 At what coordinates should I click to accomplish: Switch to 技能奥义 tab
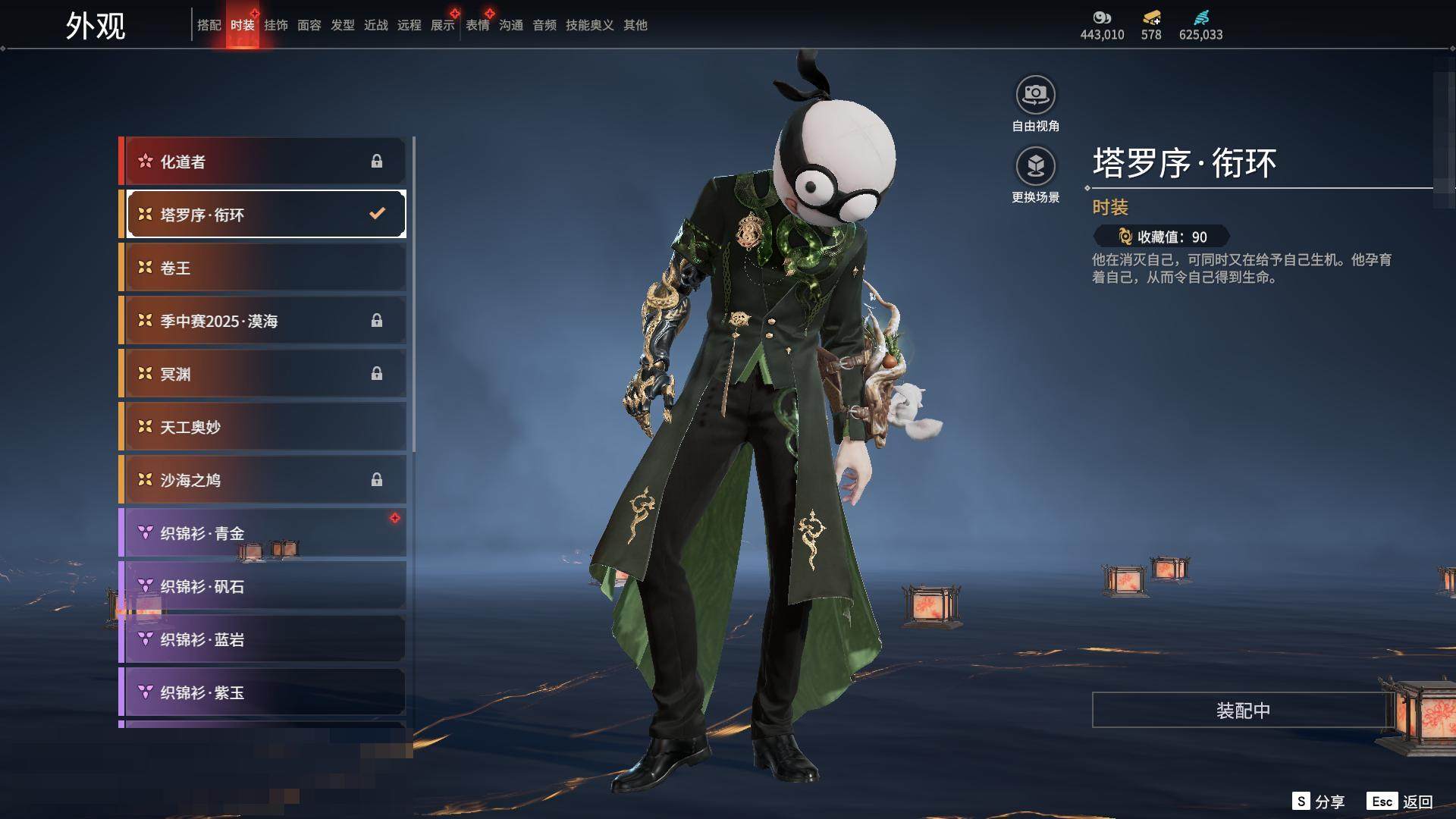589,25
